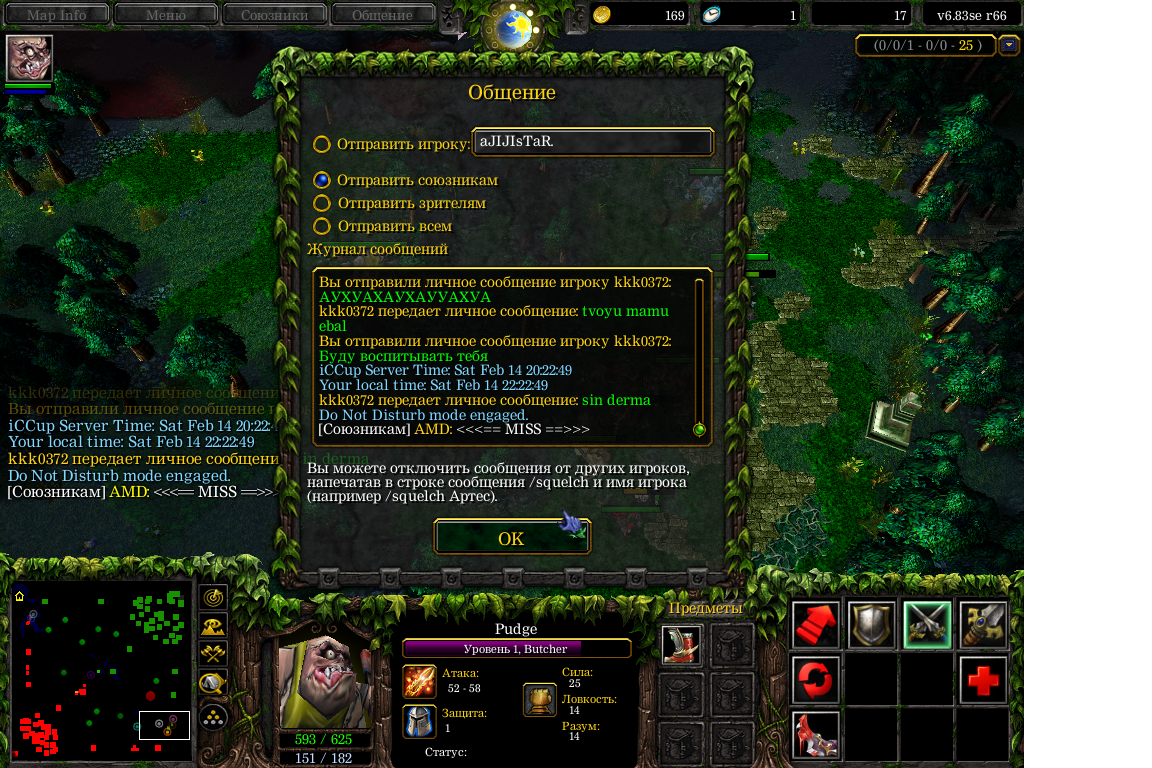
Task: Activate the minimap signal ping button
Action: click(213, 597)
